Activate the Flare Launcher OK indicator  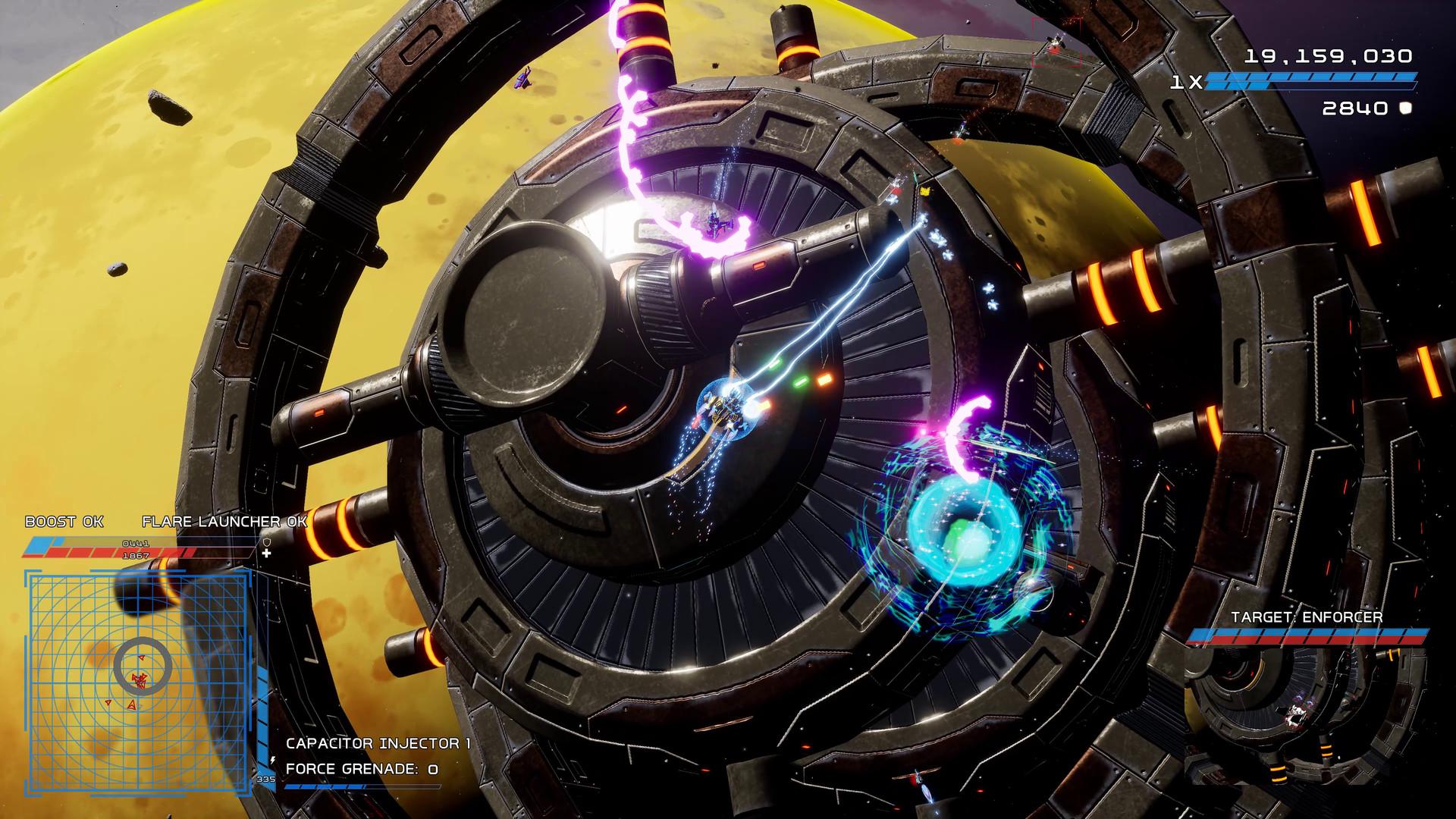(224, 522)
